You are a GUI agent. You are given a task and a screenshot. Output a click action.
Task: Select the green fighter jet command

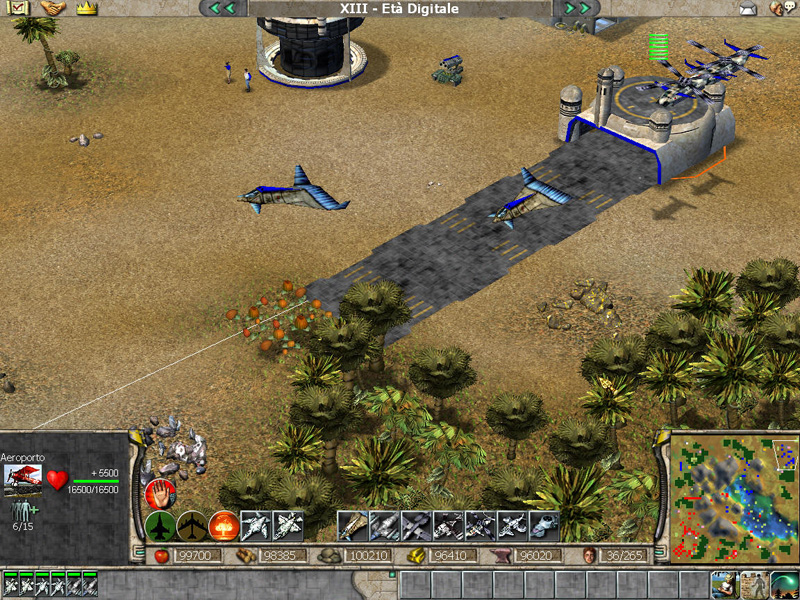[160, 525]
